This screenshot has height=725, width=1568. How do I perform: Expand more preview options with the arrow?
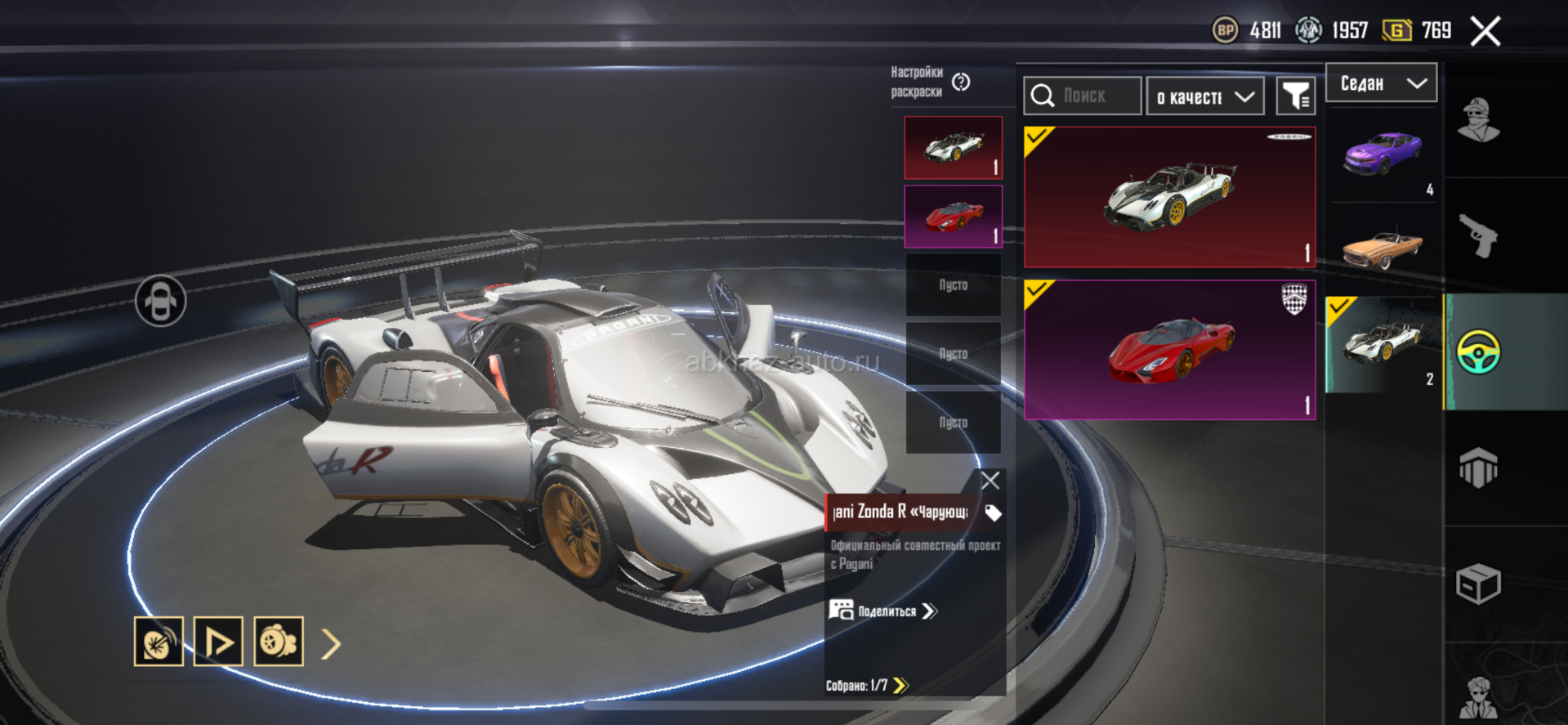point(331,644)
